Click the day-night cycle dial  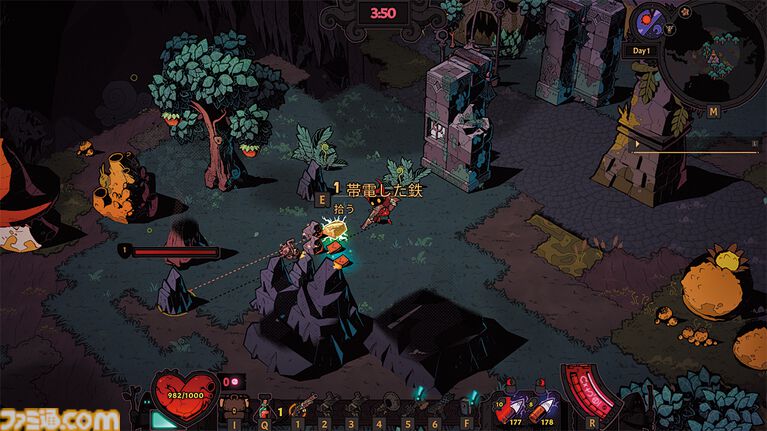tap(645, 20)
